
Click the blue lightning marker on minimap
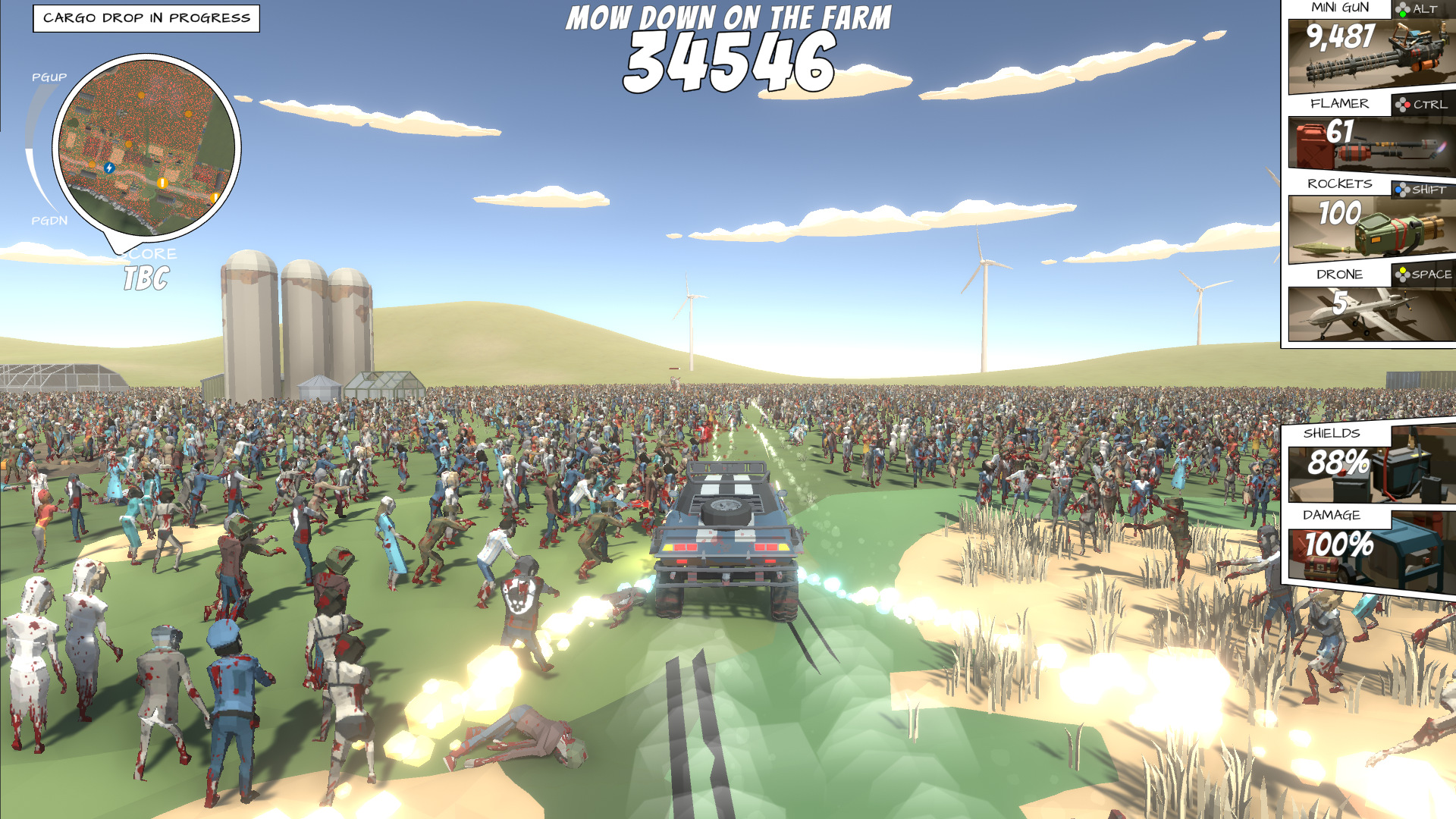point(109,168)
